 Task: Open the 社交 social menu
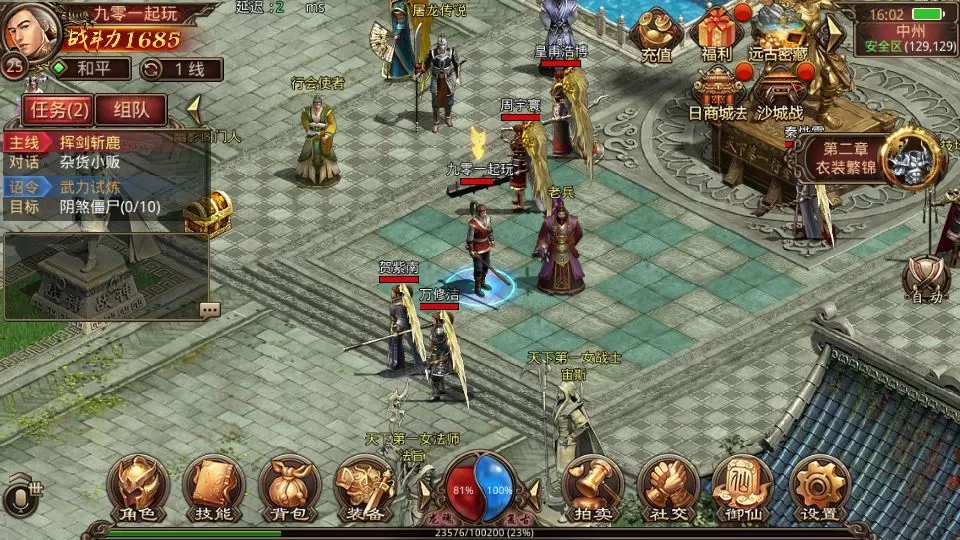pyautogui.click(x=667, y=489)
